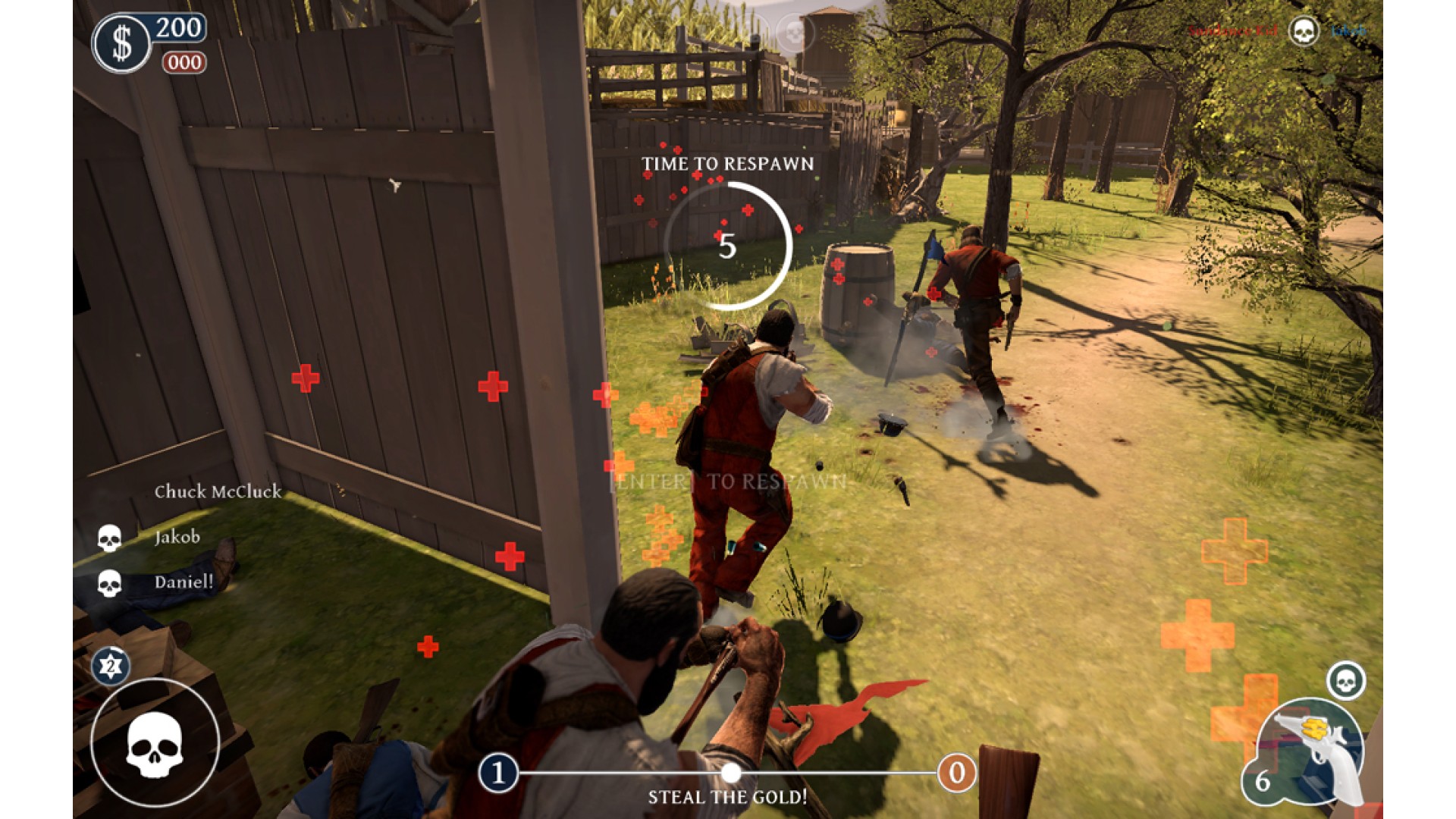Click the blue team score circle
This screenshot has height=819, width=1456.
[x=498, y=773]
